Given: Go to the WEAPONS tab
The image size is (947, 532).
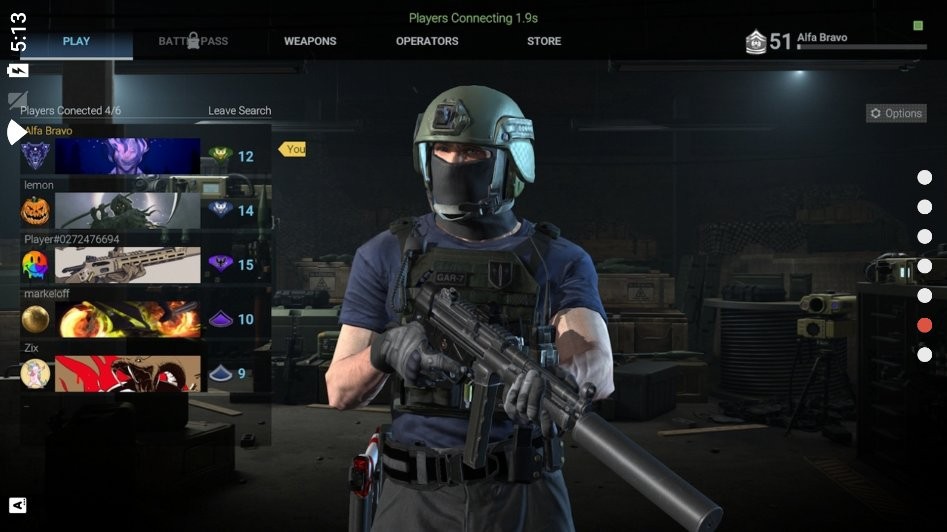Looking at the screenshot, I should pos(310,41).
